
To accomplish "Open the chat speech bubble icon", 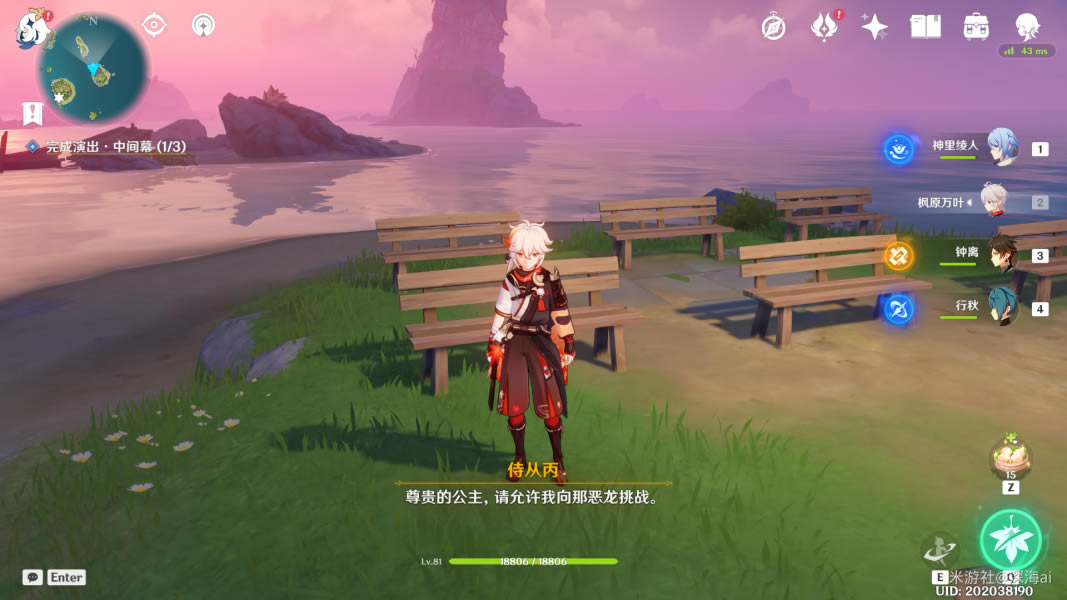I will tap(33, 577).
